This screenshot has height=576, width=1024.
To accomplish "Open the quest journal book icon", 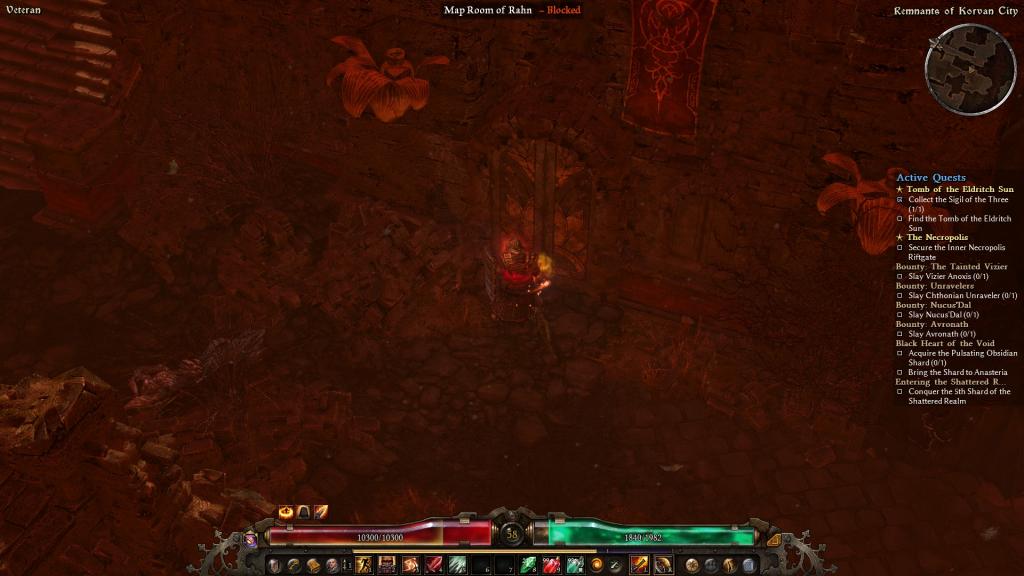I will pyautogui.click(x=313, y=565).
